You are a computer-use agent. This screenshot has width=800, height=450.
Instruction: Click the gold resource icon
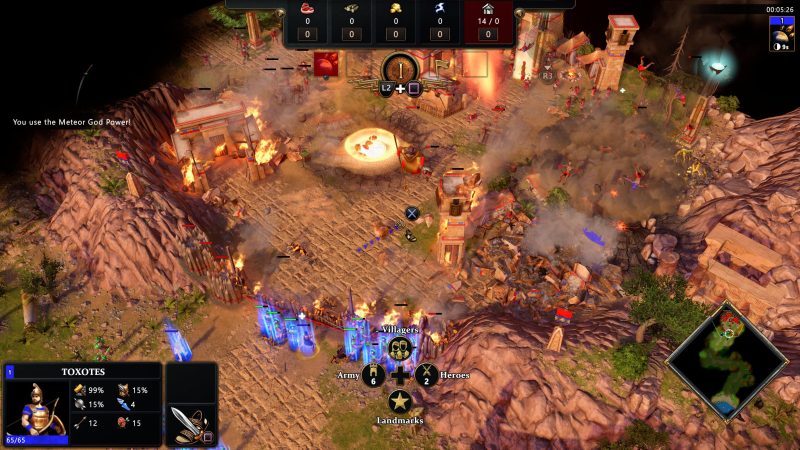pos(397,8)
